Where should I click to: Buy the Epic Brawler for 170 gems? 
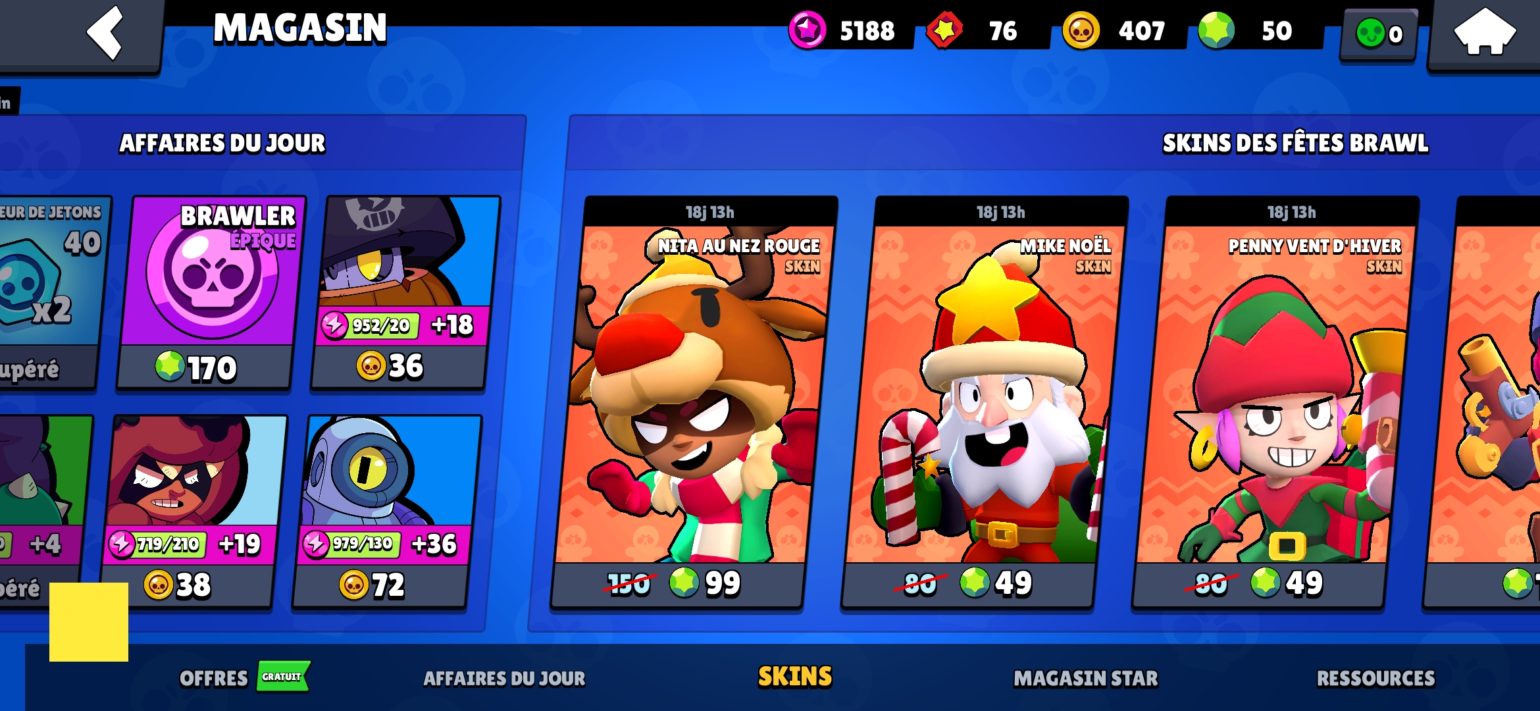tap(210, 292)
